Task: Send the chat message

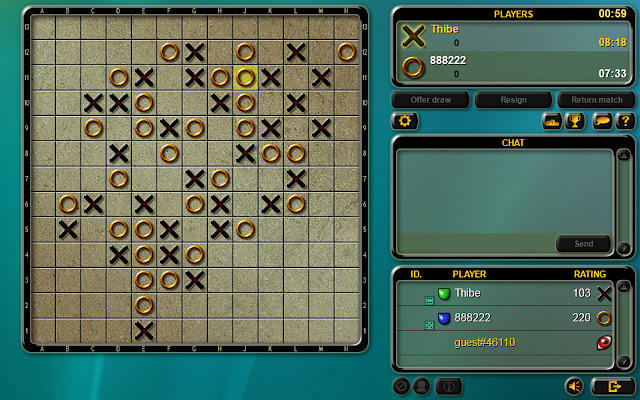Action: [583, 243]
